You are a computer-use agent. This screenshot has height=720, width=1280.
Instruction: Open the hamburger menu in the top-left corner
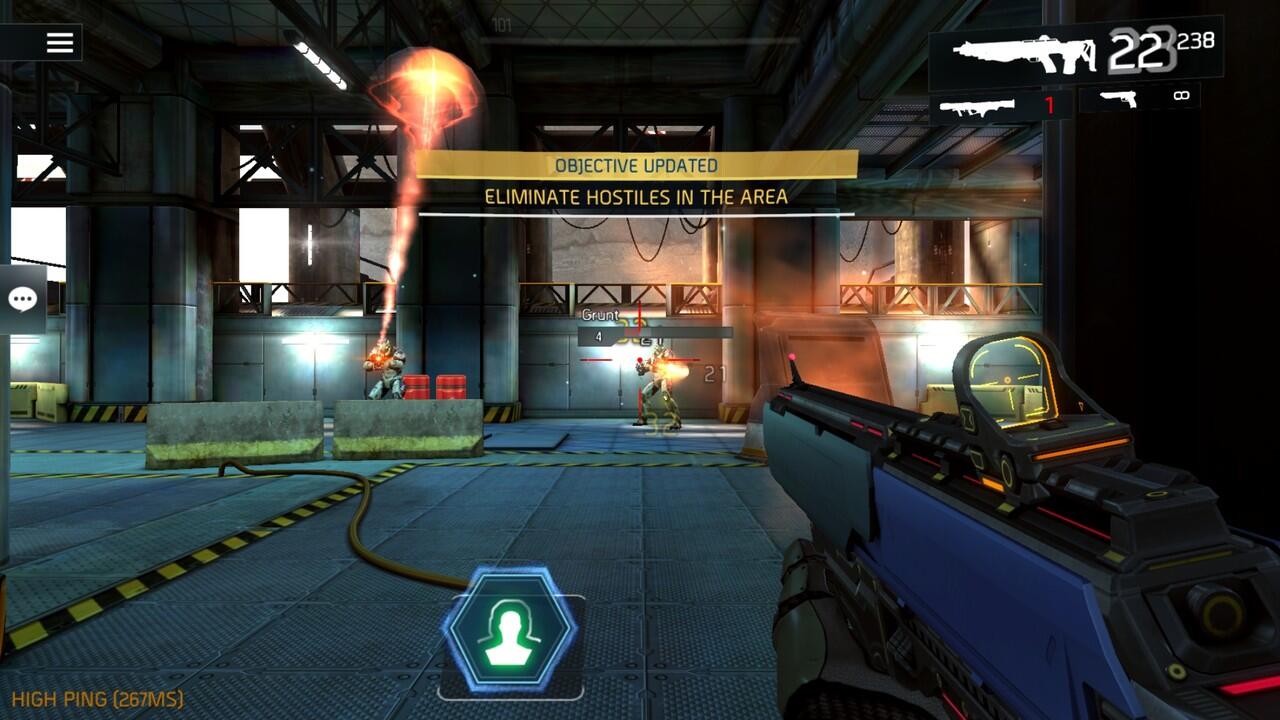(58, 41)
